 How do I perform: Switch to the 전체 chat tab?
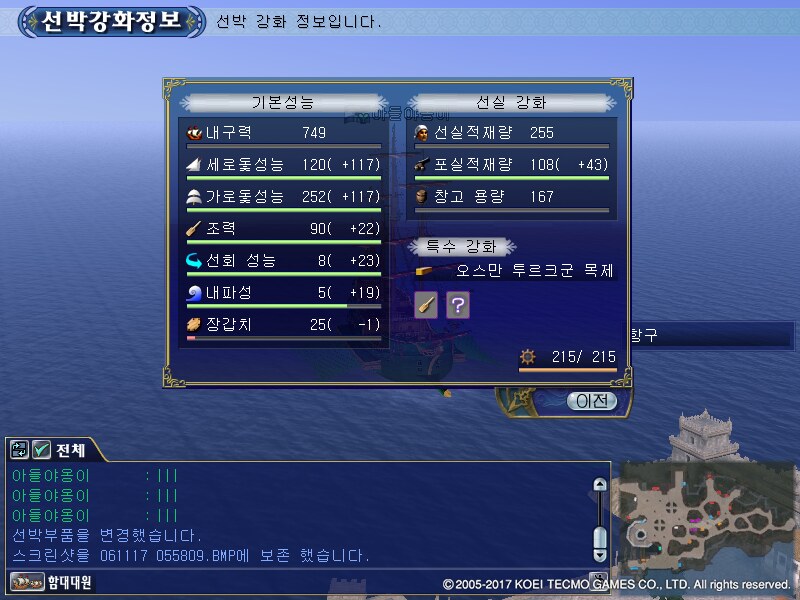[x=70, y=450]
